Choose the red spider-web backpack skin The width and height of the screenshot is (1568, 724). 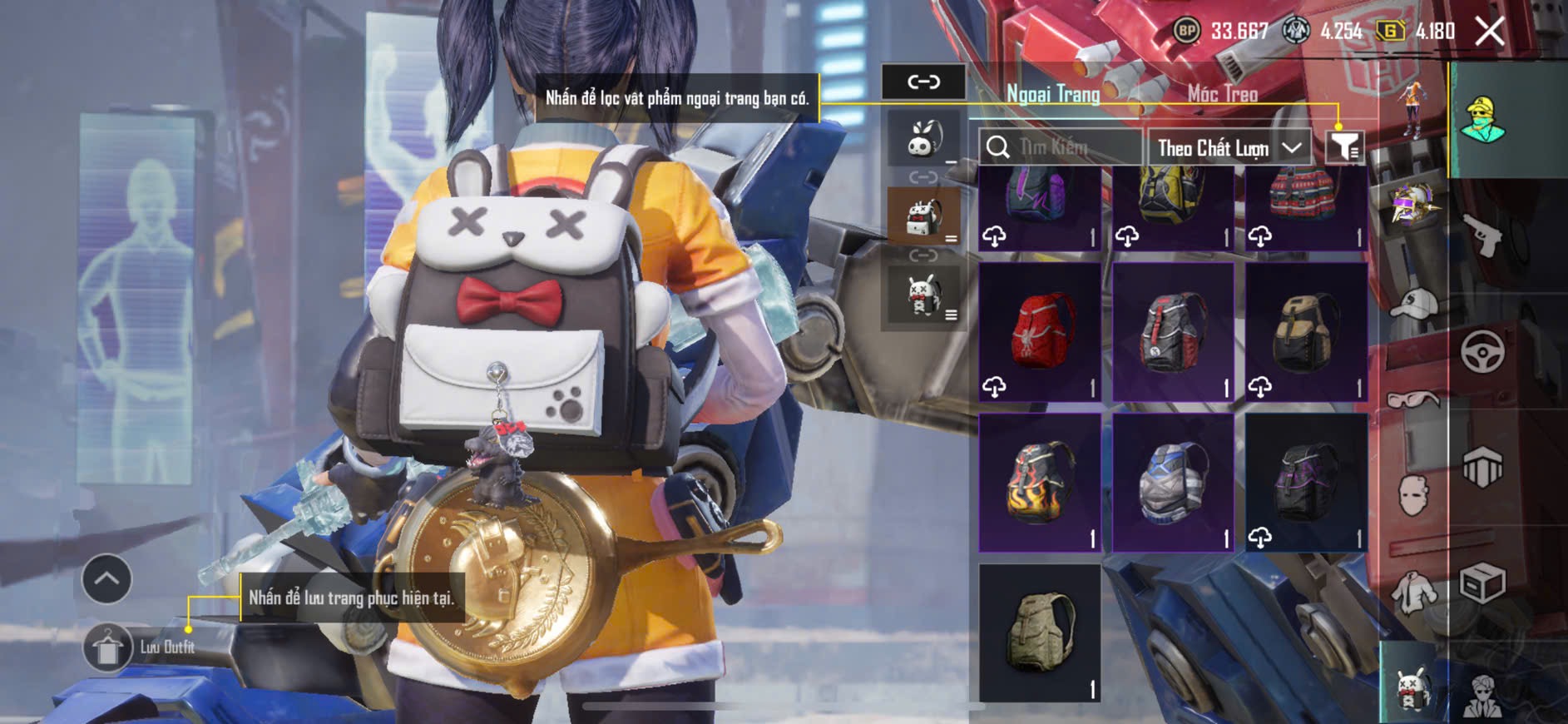click(1040, 332)
